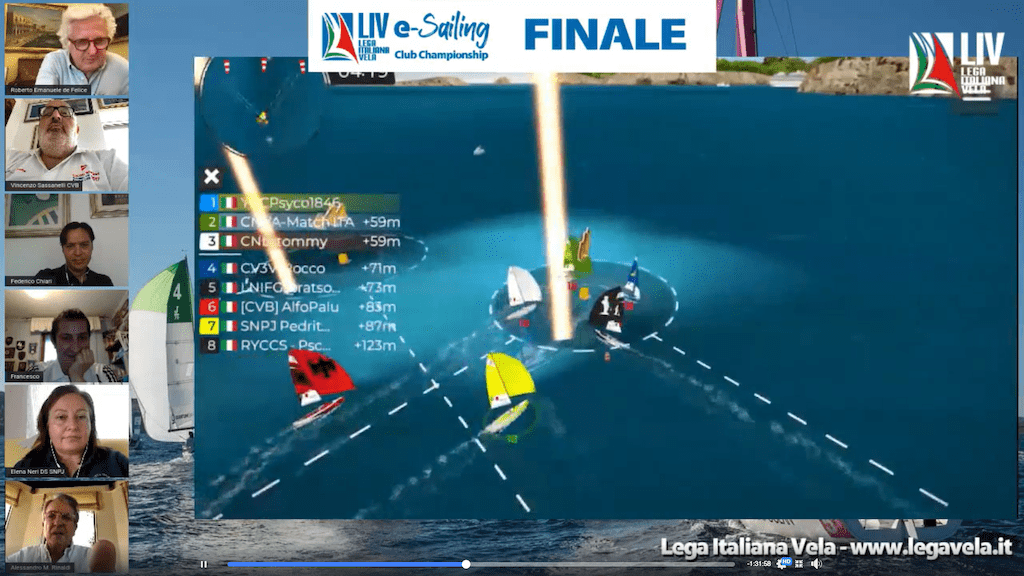Select first-place Psyco1846 in the leaderboard
This screenshot has width=1024, height=576.
[300, 203]
